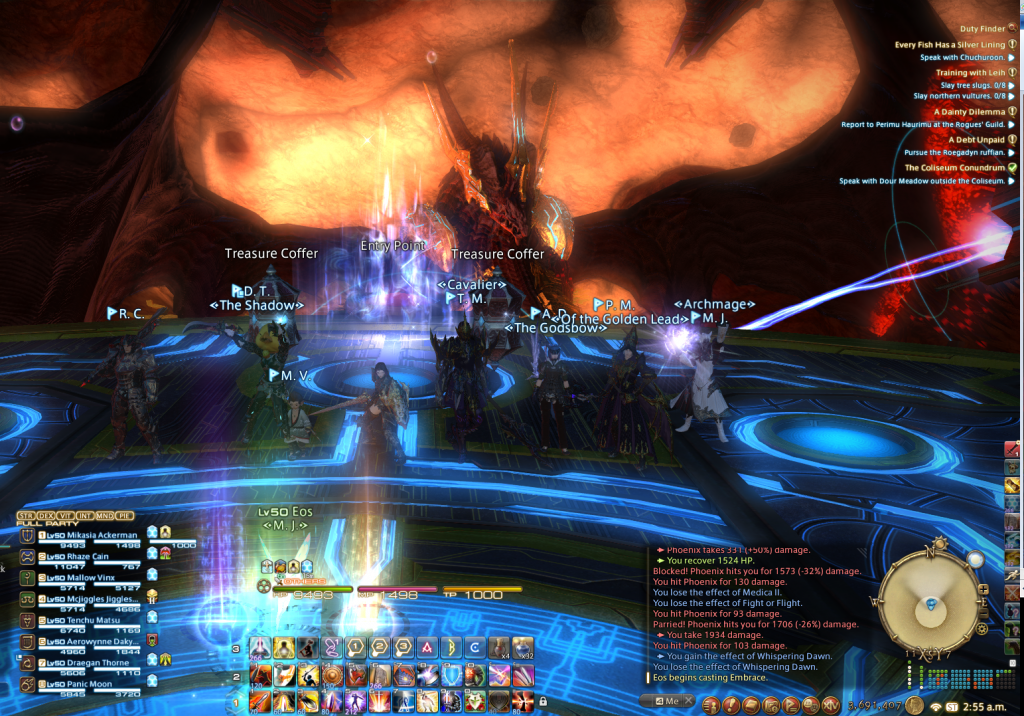Open the XIV system menu button
1024x716 pixels.
point(832,704)
